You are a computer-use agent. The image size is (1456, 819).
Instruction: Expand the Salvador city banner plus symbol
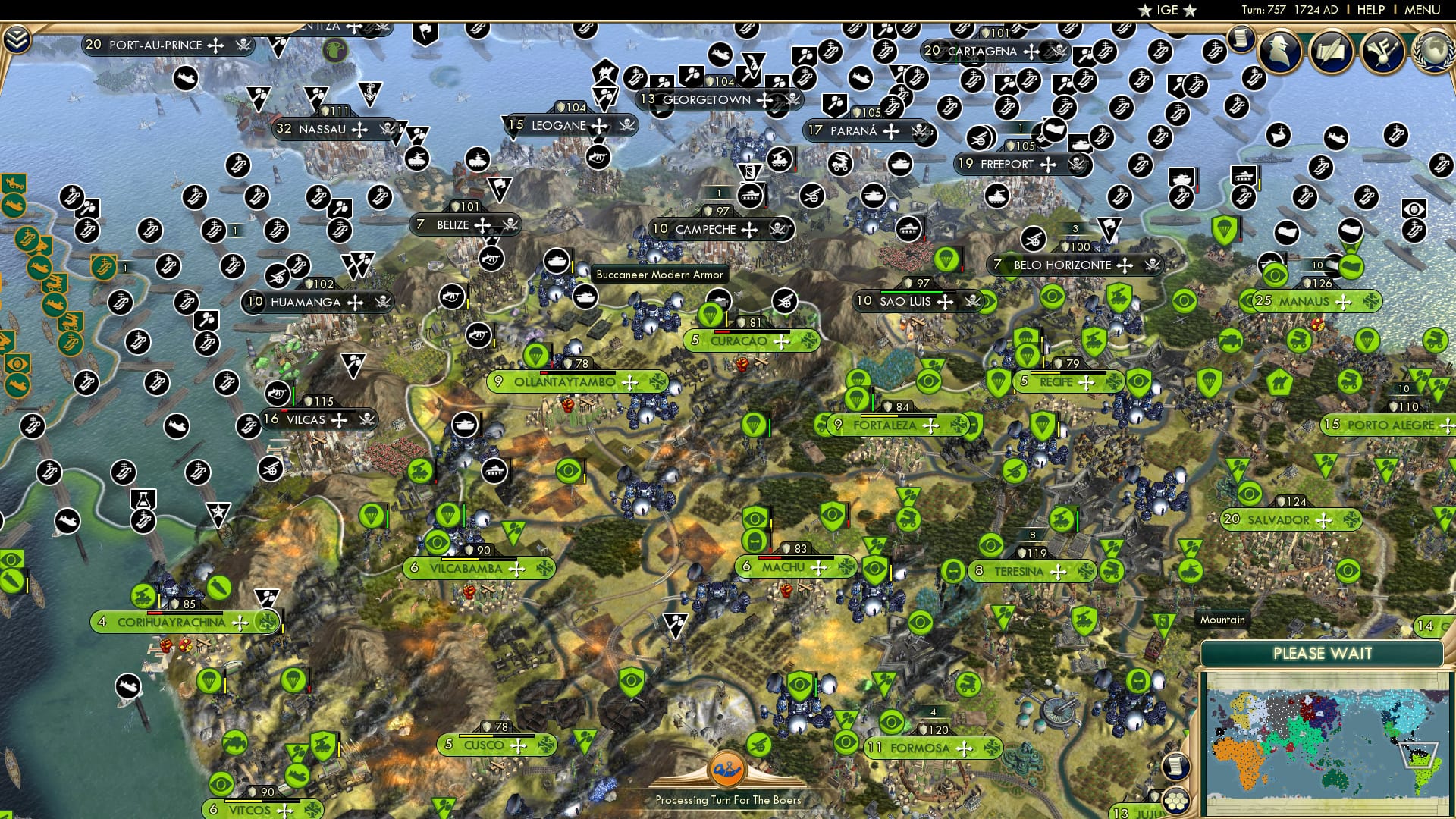(1324, 521)
